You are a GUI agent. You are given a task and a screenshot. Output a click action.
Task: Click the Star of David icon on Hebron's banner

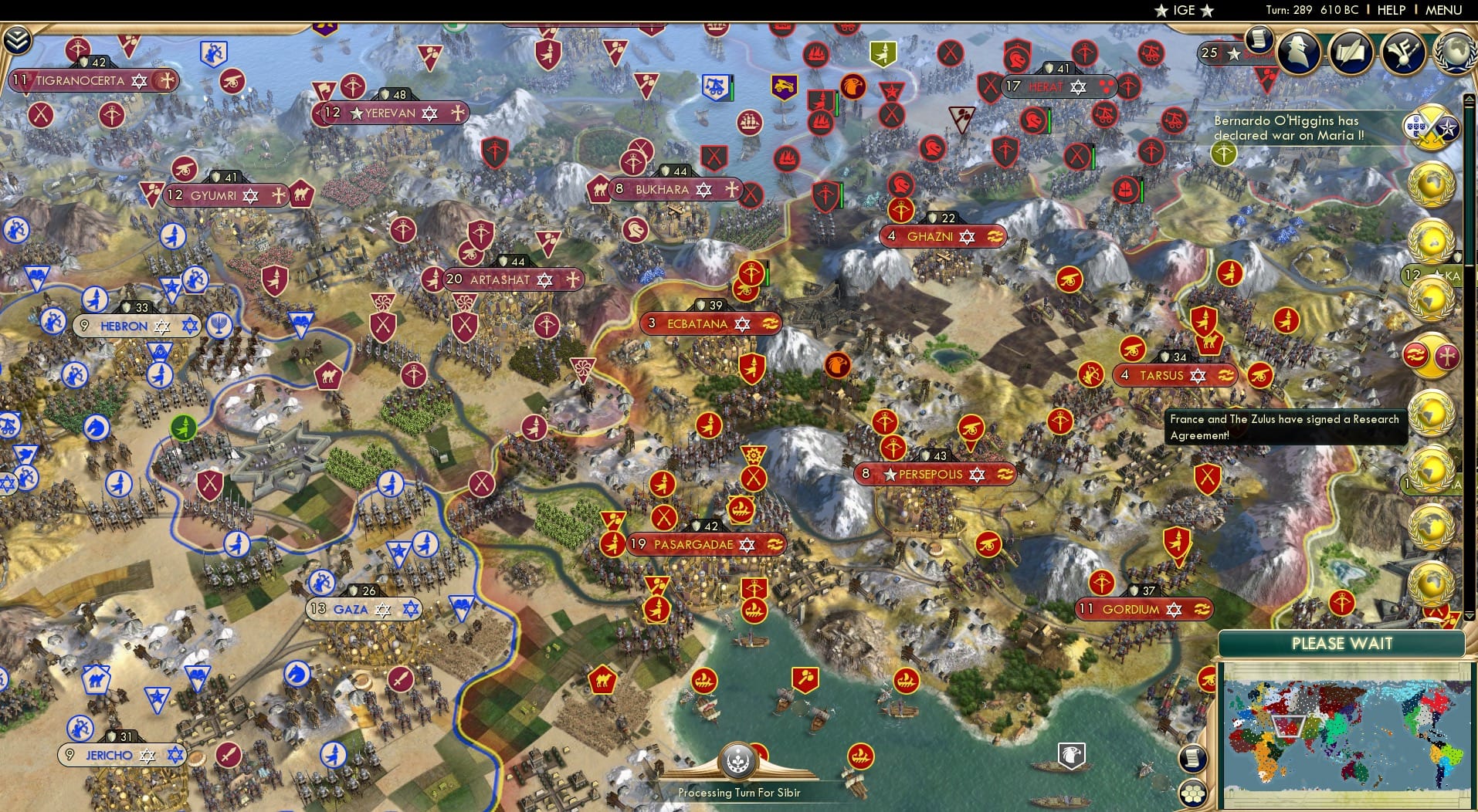pyautogui.click(x=188, y=326)
